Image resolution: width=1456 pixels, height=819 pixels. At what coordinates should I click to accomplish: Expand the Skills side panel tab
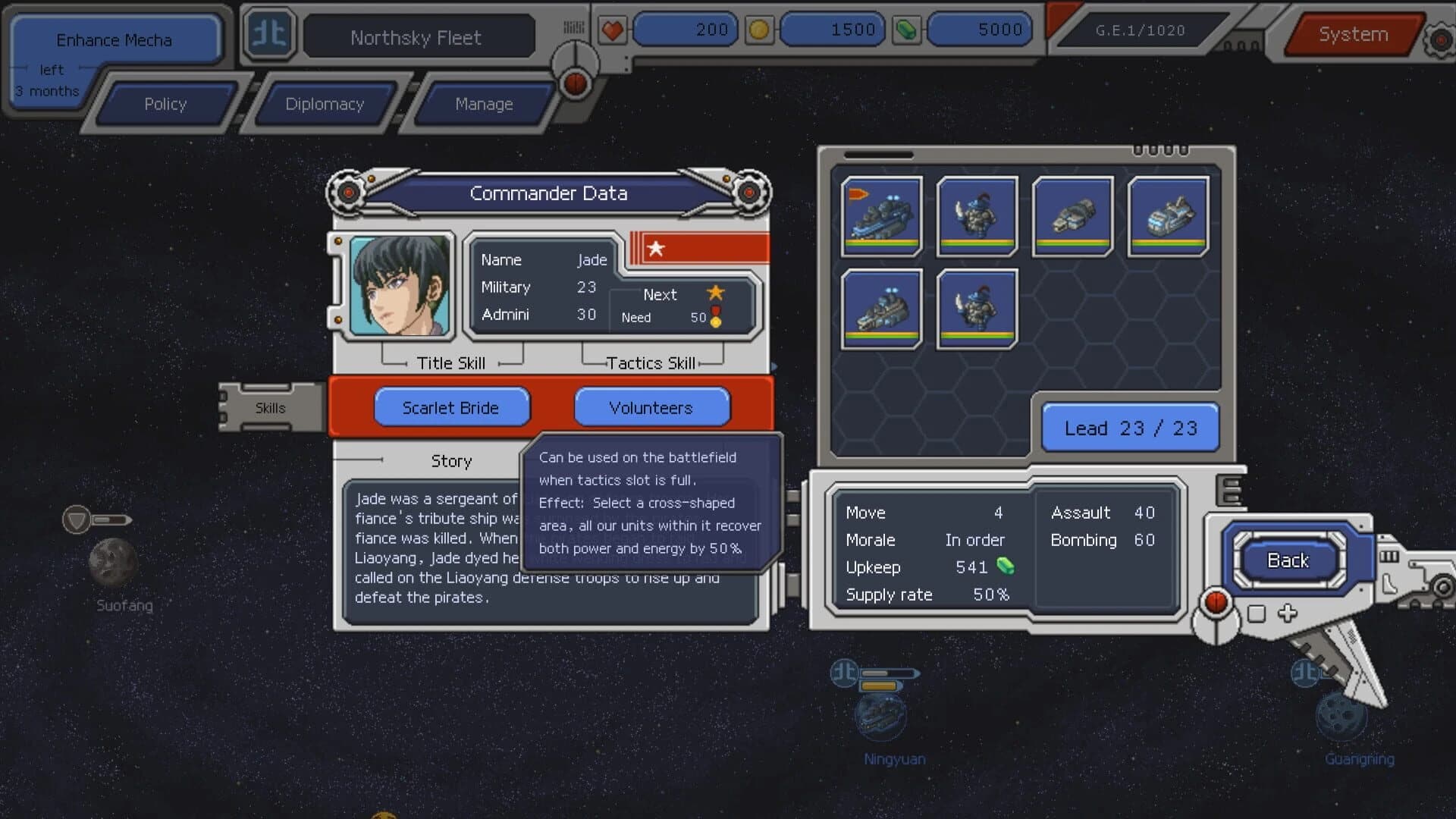click(x=270, y=407)
